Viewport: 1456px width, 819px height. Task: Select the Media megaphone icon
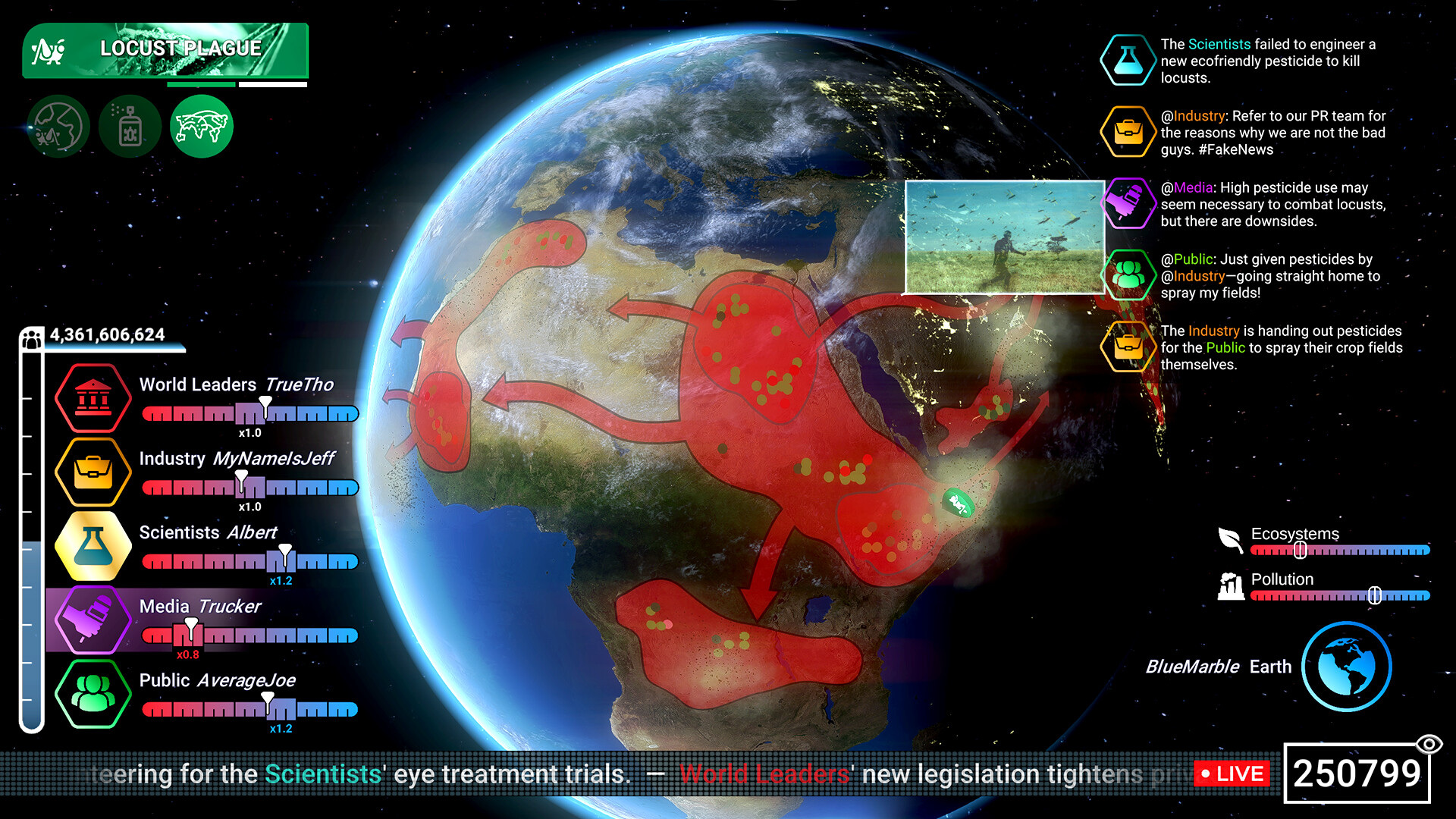pos(93,619)
